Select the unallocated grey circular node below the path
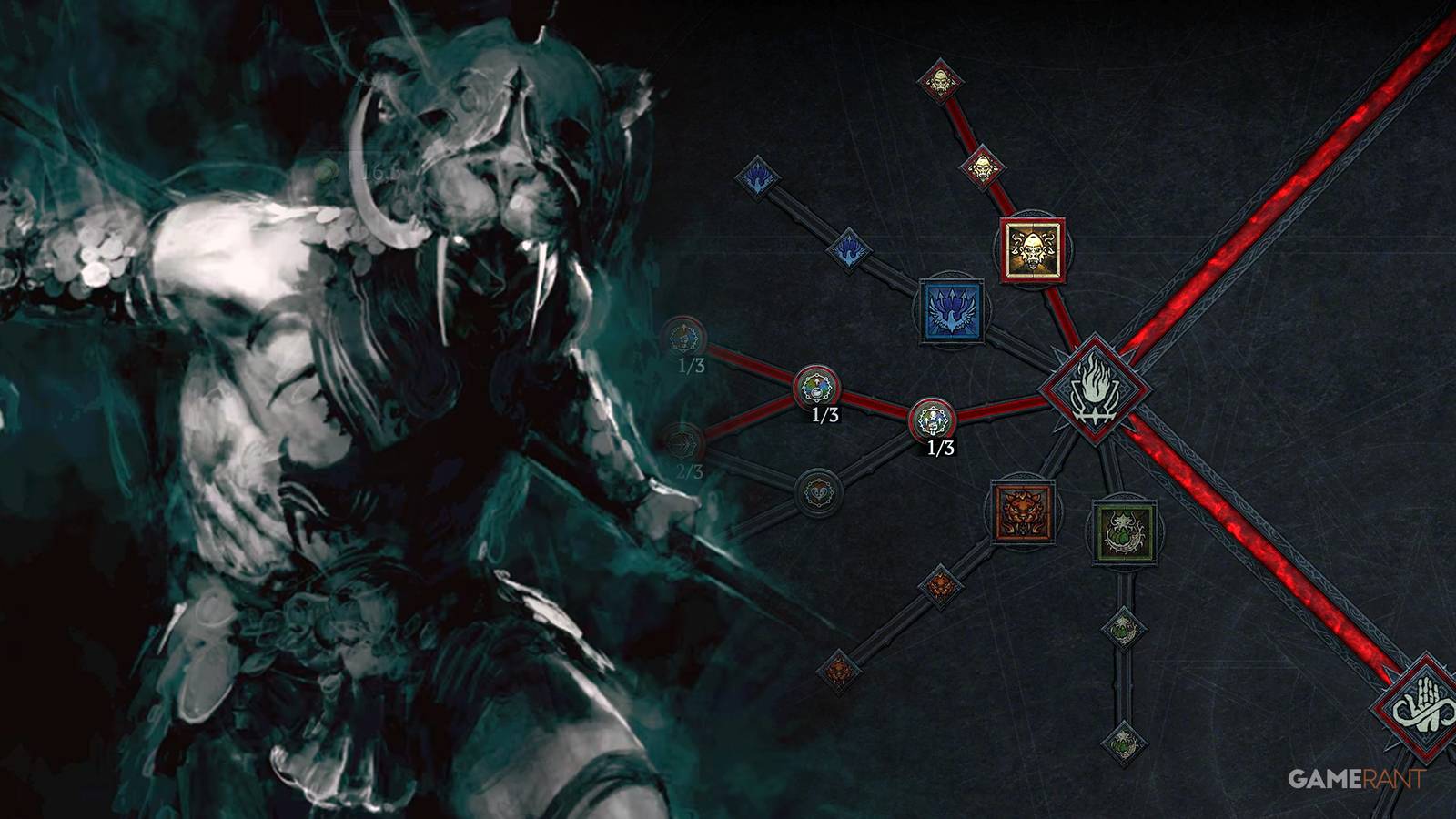The image size is (1456, 819). point(819,491)
